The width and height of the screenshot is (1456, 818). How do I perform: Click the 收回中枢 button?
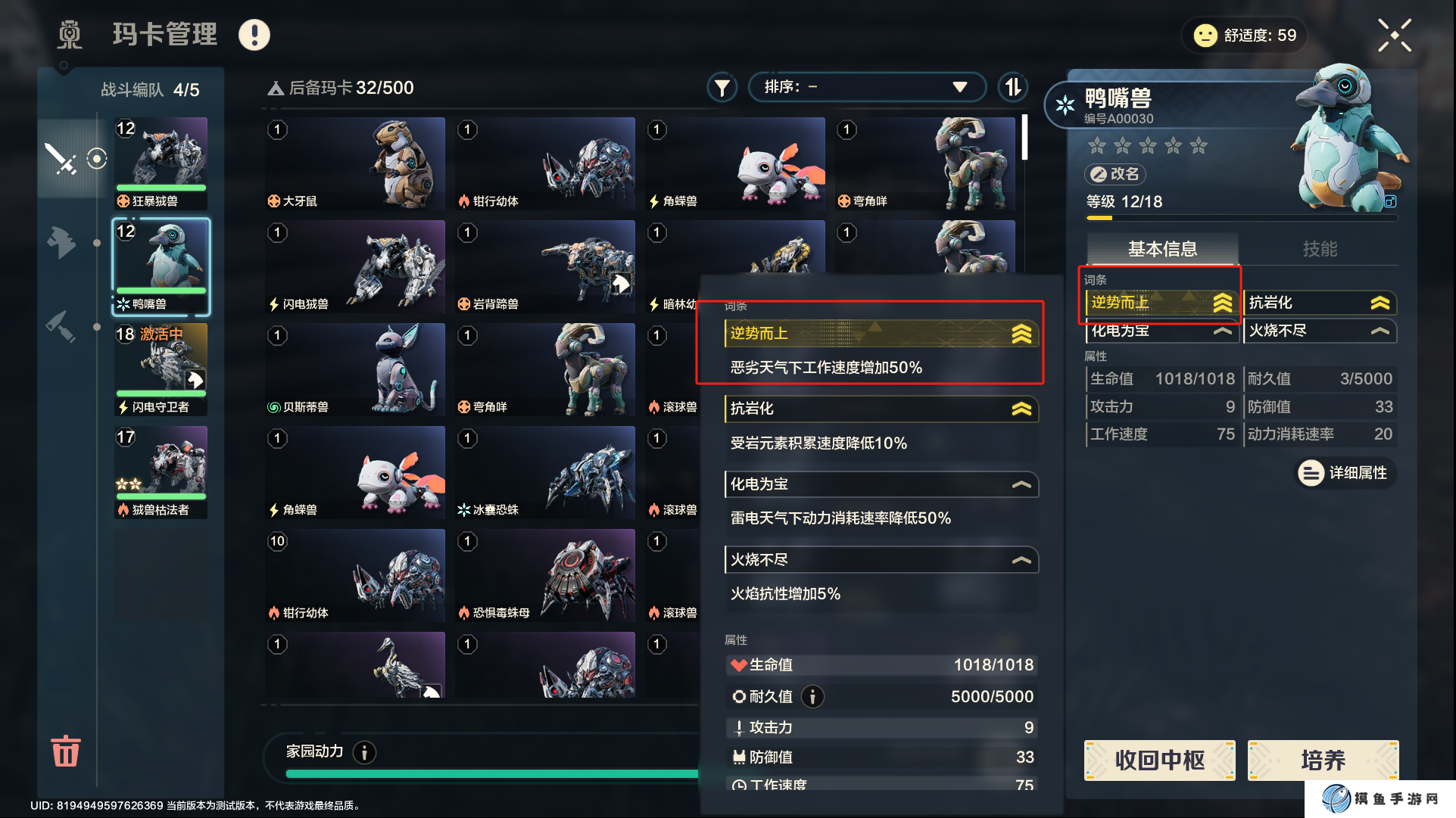tap(1159, 760)
